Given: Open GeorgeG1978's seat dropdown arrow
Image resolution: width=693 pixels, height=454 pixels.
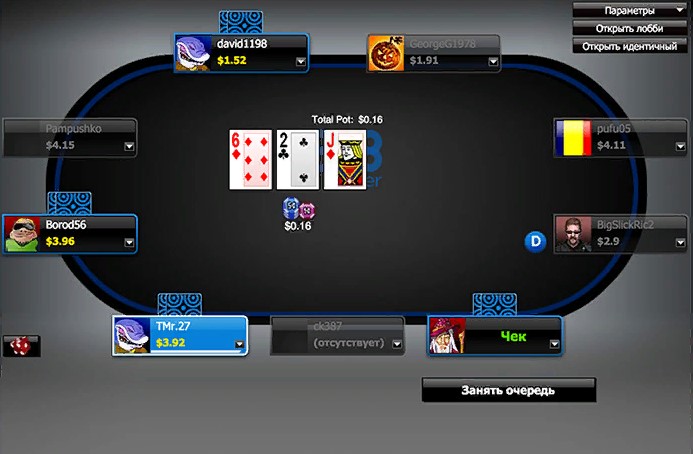Looking at the screenshot, I should point(494,61).
